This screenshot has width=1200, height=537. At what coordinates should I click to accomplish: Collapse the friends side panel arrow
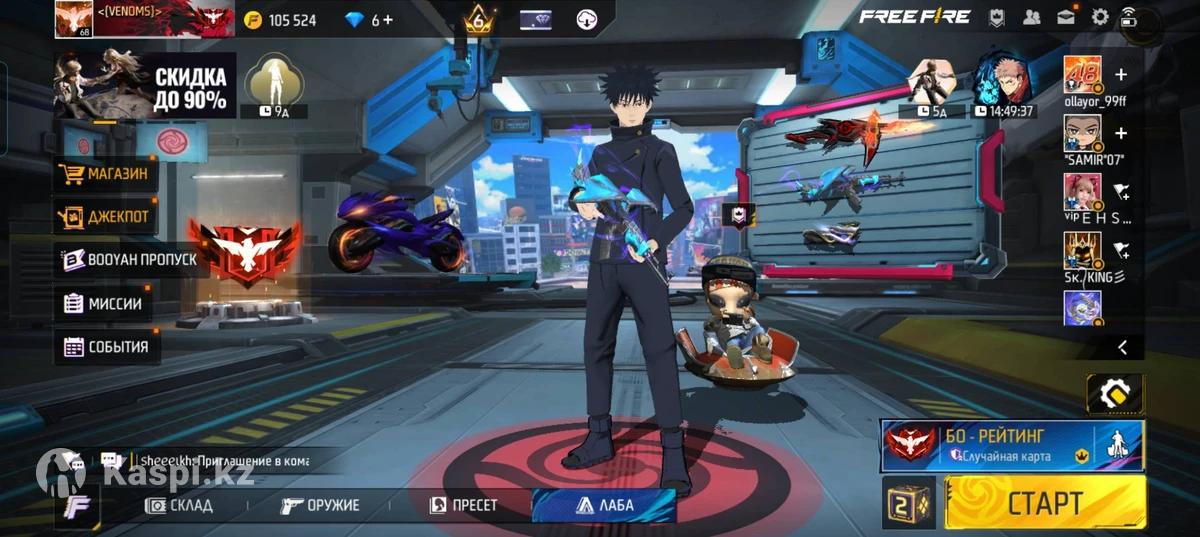(1122, 347)
